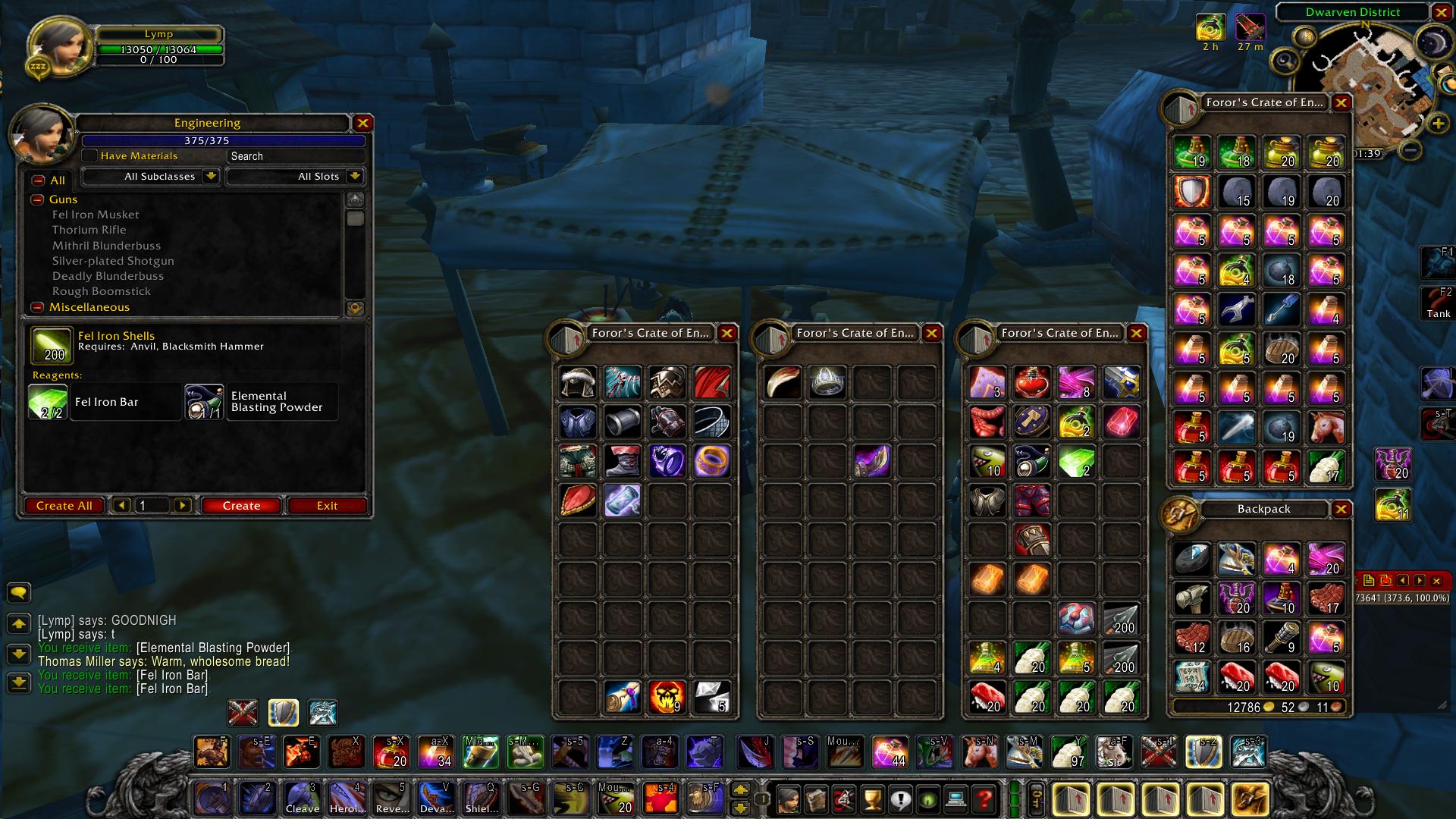Click the 2h buff icon near the minimap
Image resolution: width=1456 pixels, height=819 pixels.
click(x=1211, y=27)
